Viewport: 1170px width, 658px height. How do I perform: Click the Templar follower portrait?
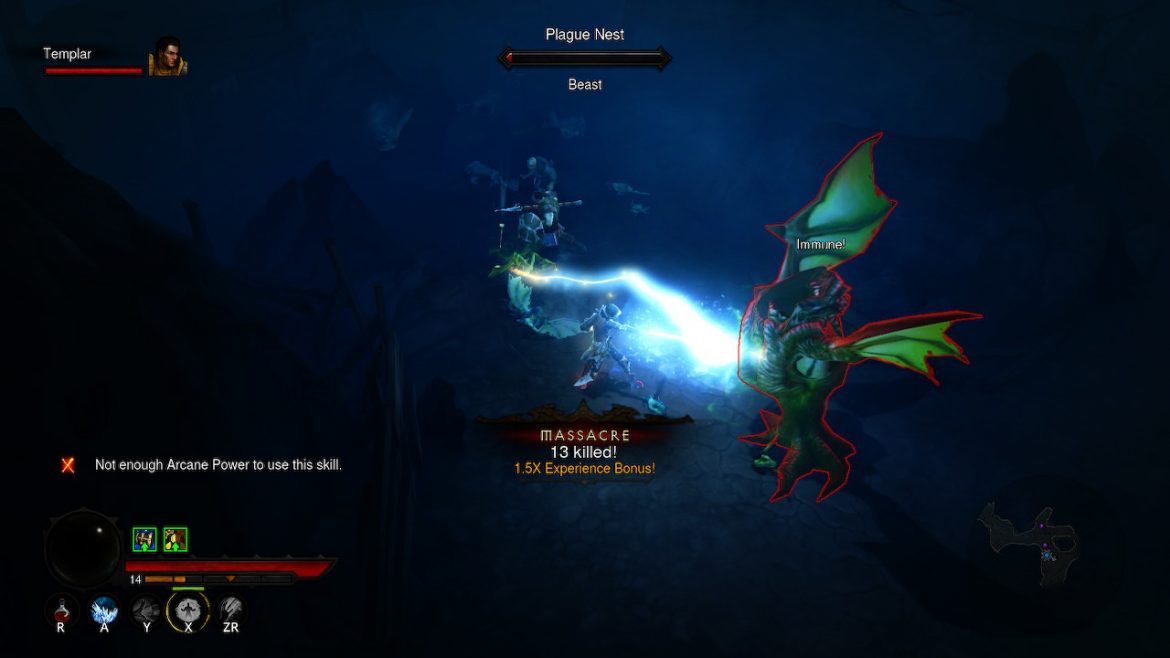coord(166,57)
